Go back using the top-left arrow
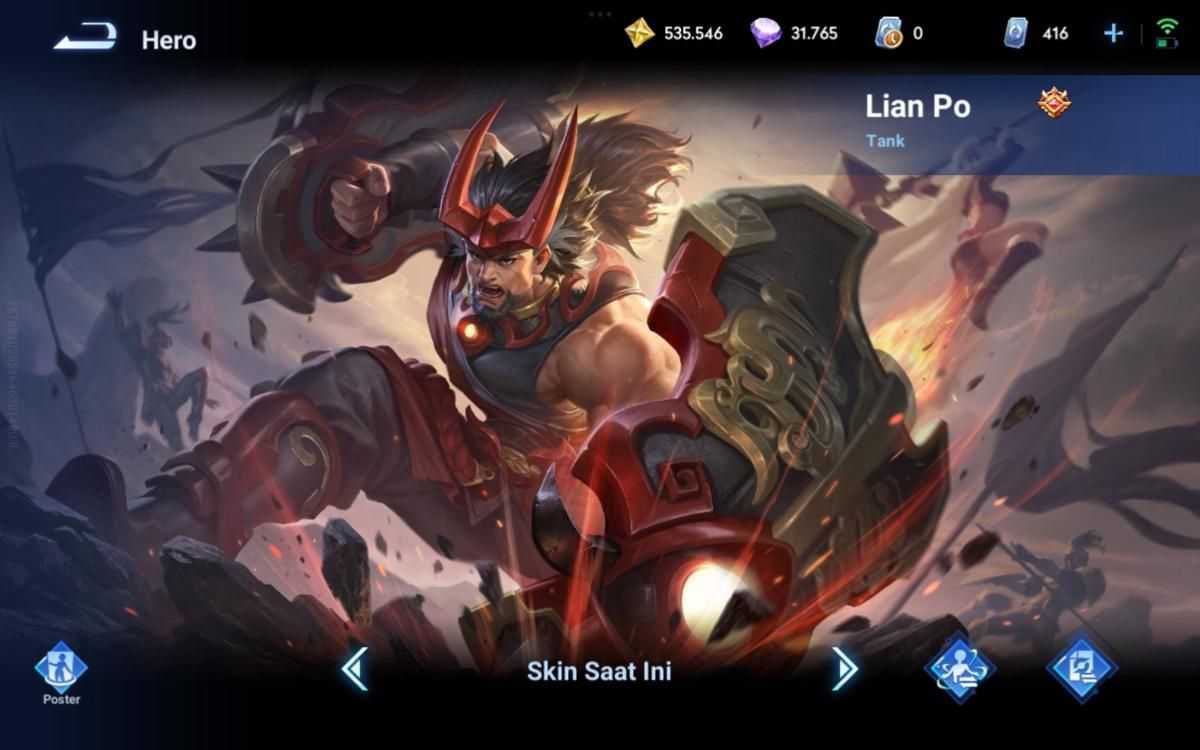The width and height of the screenshot is (1200, 750). (x=85, y=39)
